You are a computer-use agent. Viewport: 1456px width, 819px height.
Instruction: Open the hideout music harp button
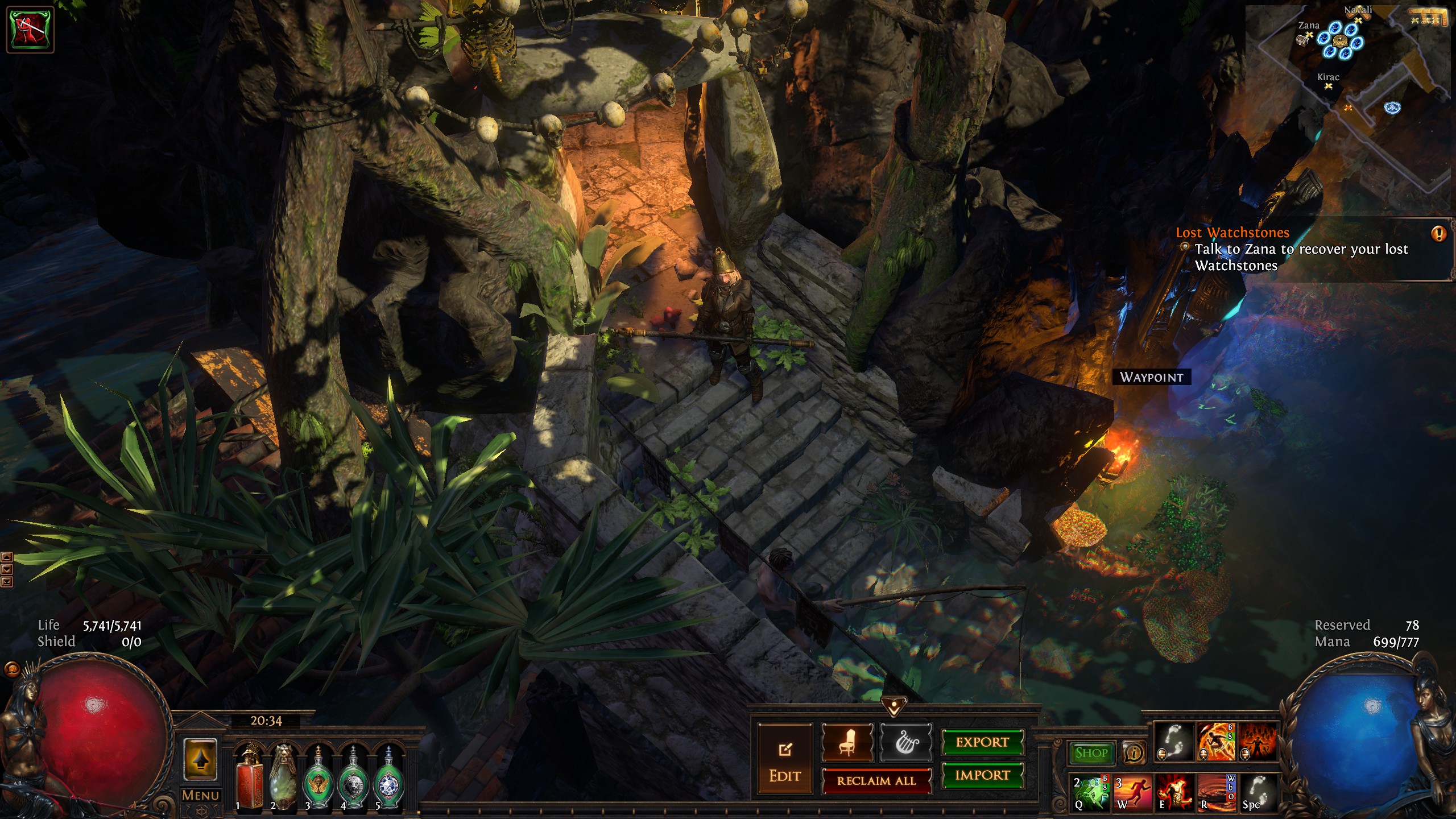tap(906, 743)
